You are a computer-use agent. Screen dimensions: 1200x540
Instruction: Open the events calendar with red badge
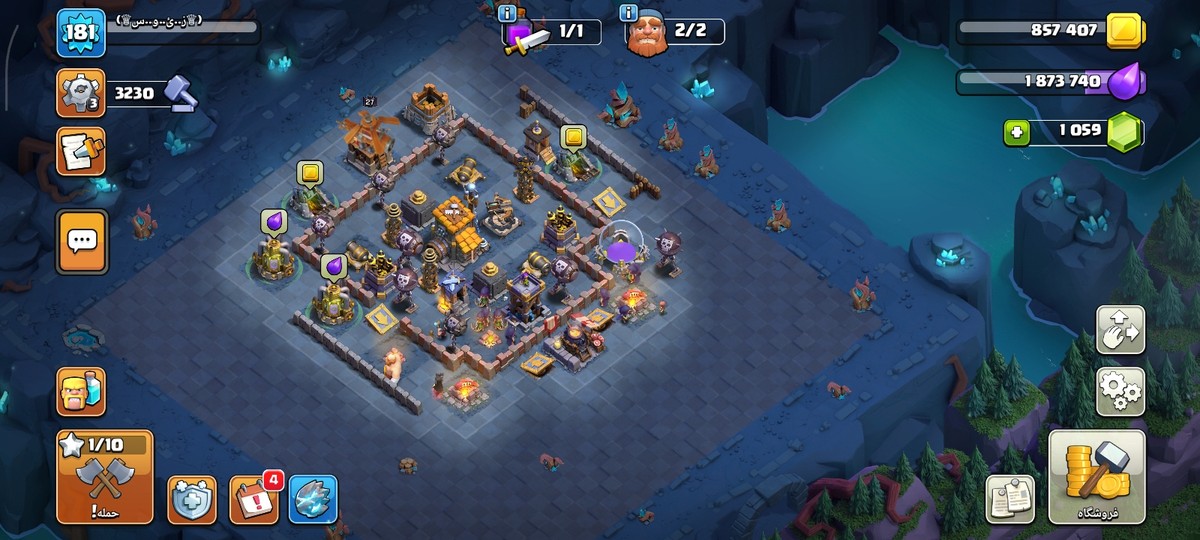(x=254, y=499)
